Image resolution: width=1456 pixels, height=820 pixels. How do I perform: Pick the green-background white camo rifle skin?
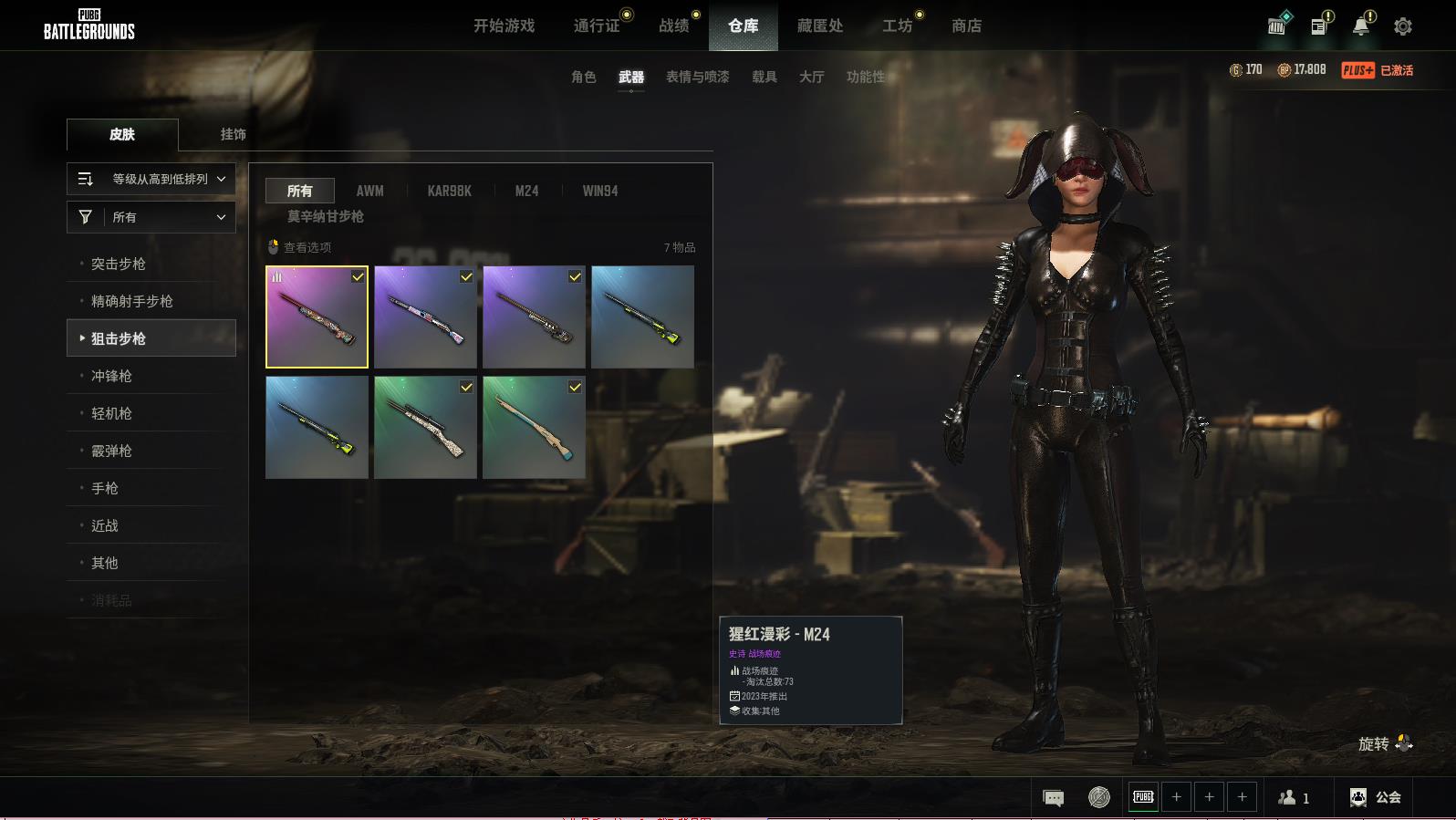click(x=425, y=427)
